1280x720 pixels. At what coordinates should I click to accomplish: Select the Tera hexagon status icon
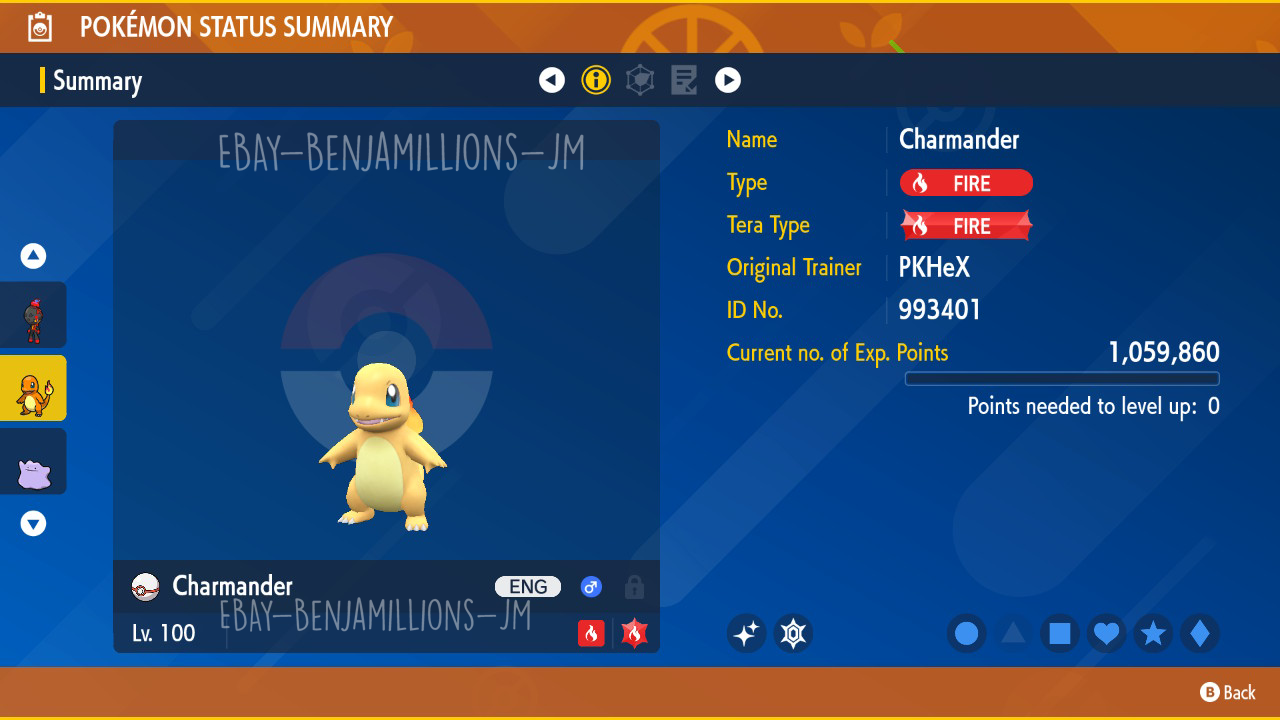640,80
